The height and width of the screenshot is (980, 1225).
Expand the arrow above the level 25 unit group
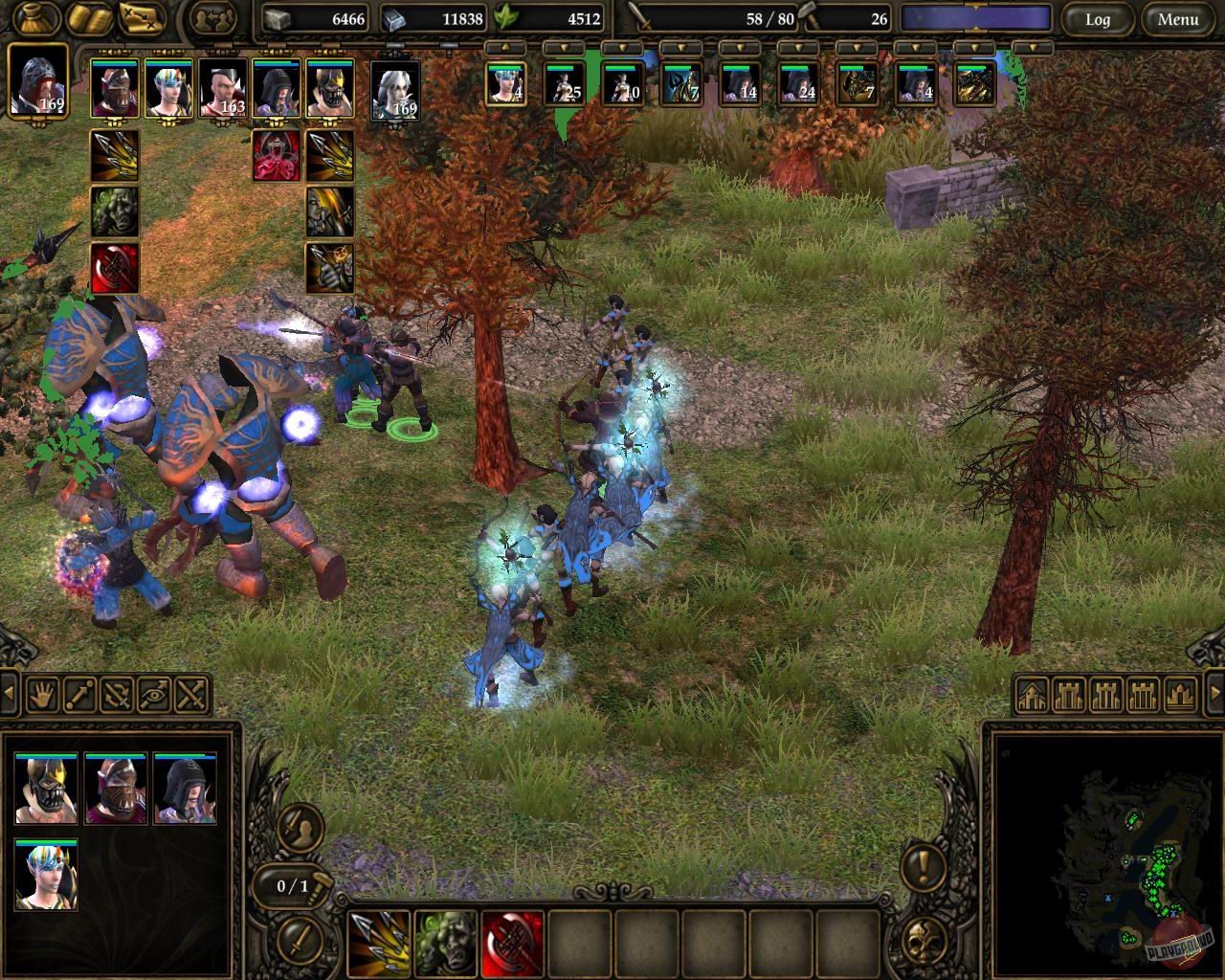point(565,45)
